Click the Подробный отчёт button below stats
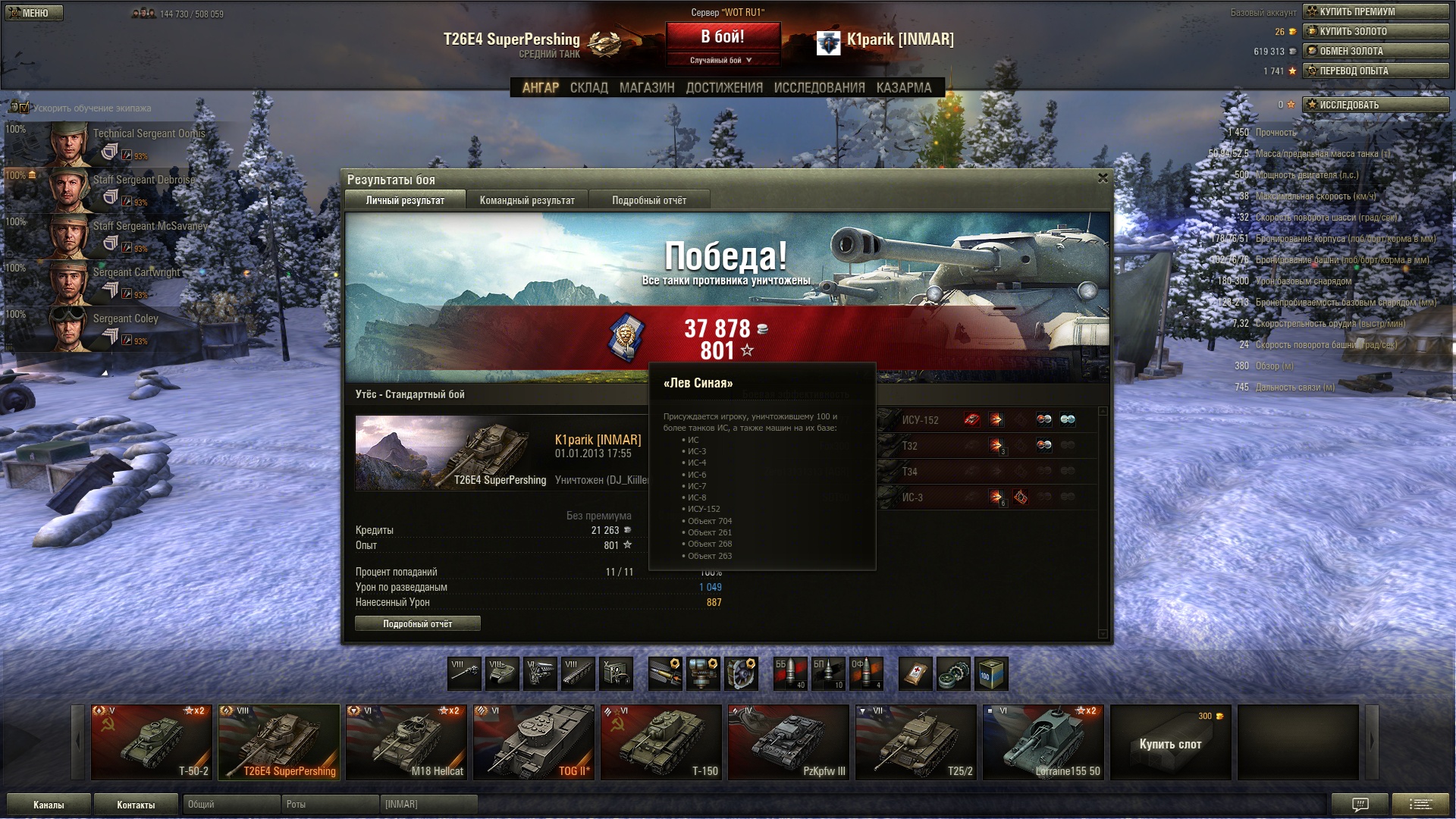The width and height of the screenshot is (1456, 819). coord(418,623)
